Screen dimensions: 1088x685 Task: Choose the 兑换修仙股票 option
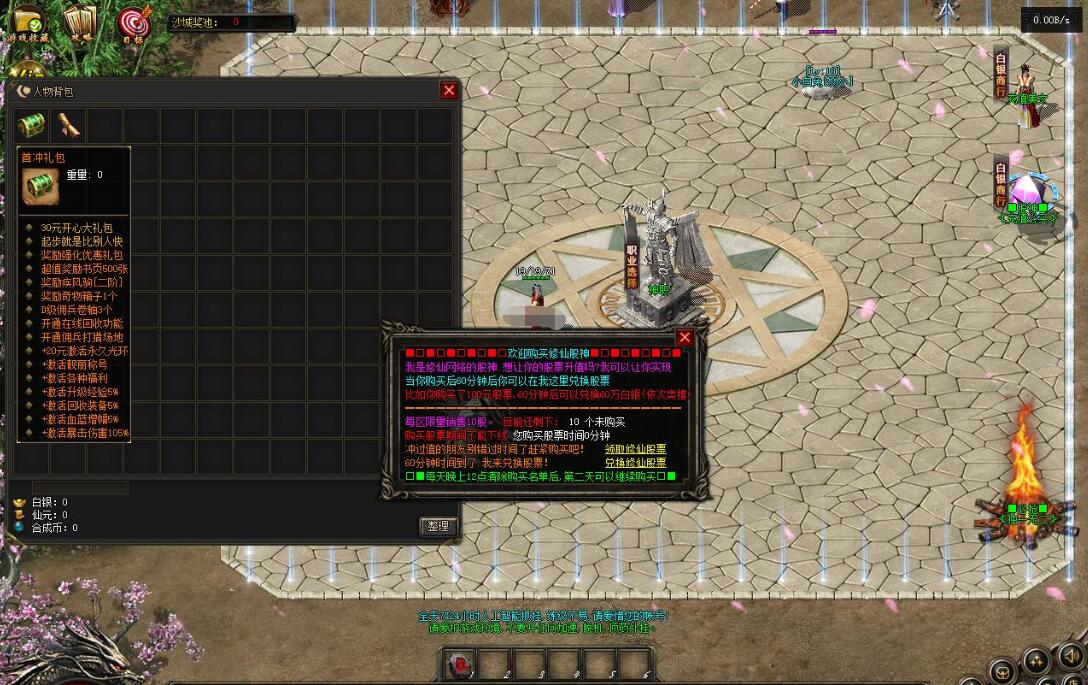click(635, 463)
